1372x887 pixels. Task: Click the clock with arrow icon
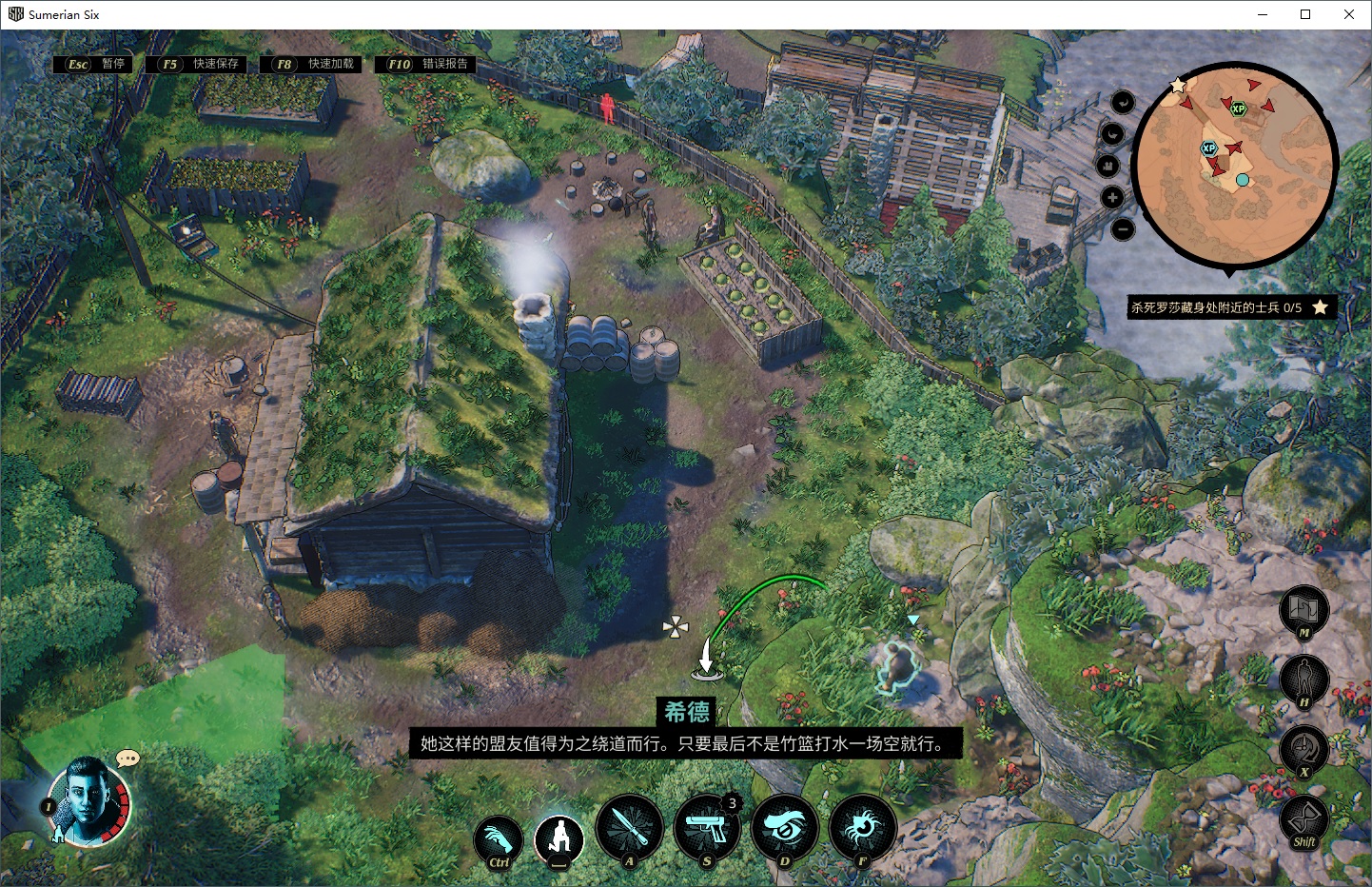1303,749
